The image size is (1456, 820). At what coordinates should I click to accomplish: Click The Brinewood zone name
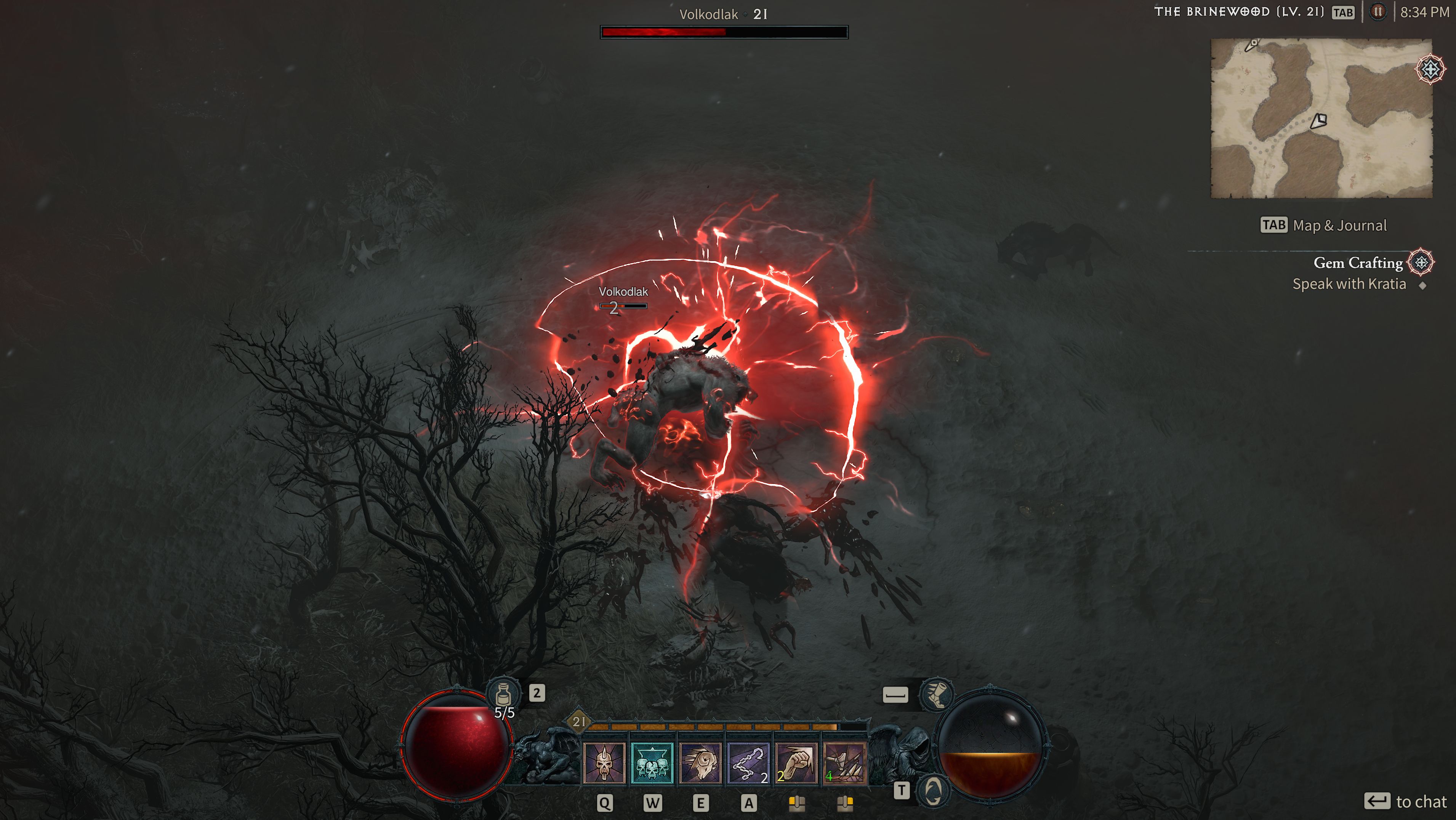1238,12
